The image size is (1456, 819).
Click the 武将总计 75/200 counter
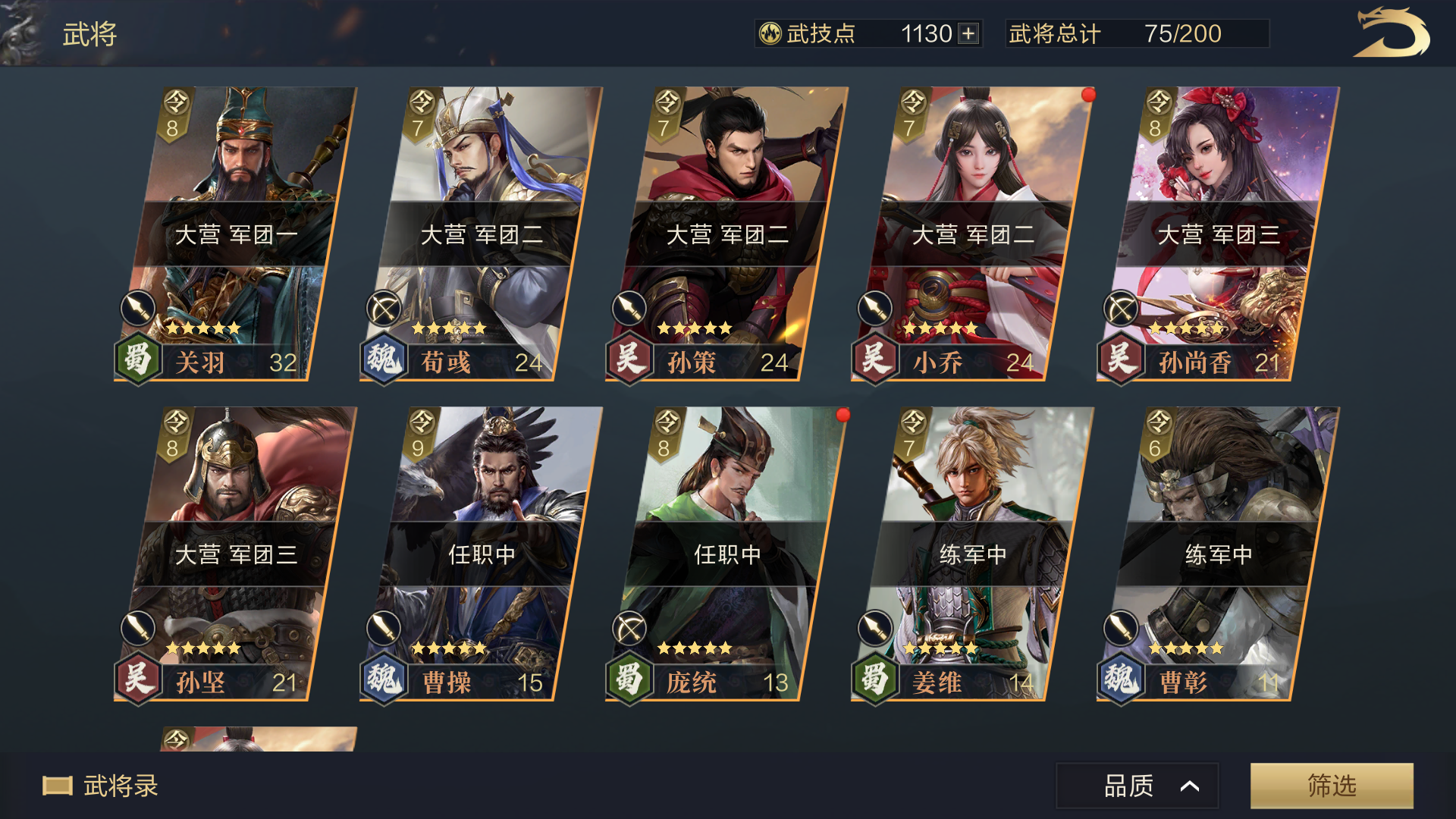coord(1137,33)
